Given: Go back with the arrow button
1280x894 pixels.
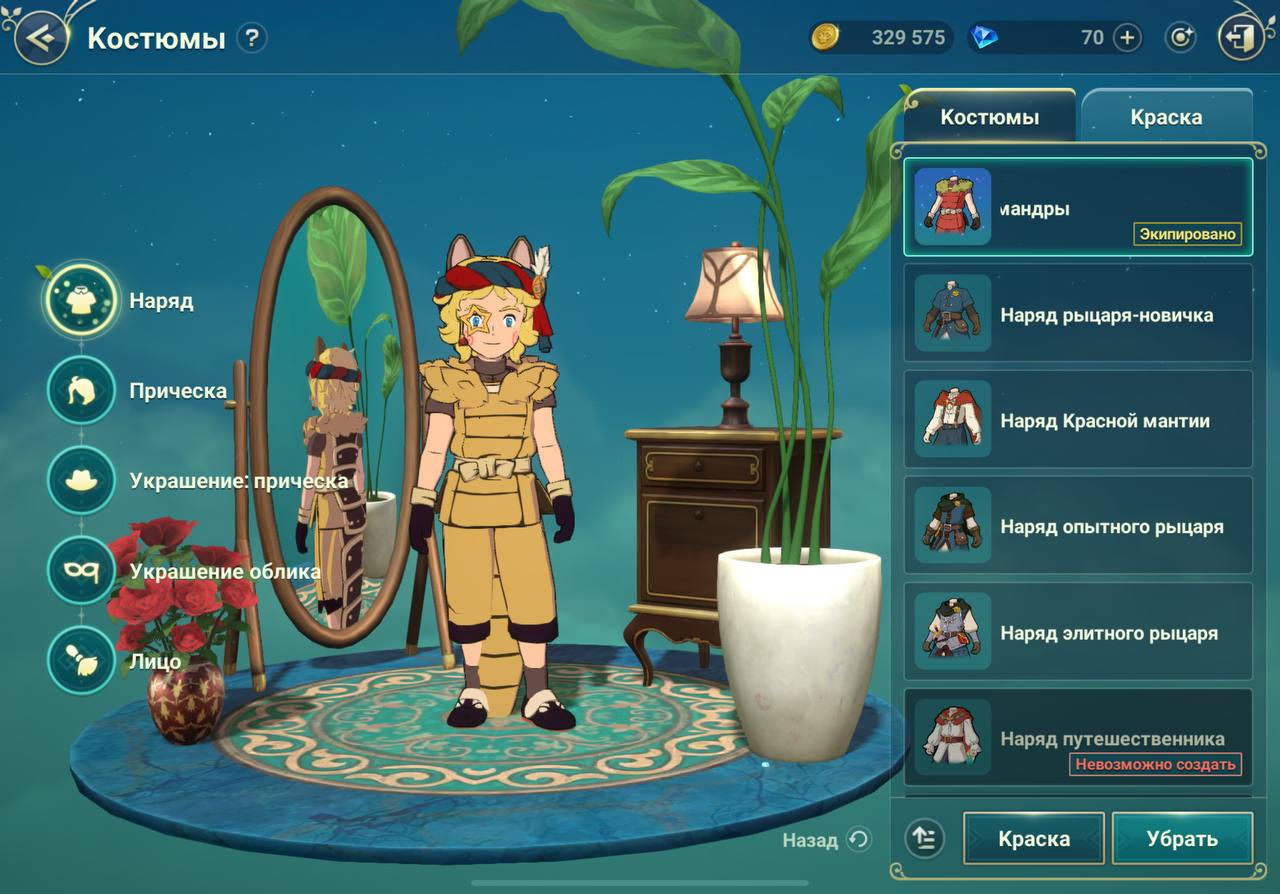Looking at the screenshot, I should (x=40, y=39).
